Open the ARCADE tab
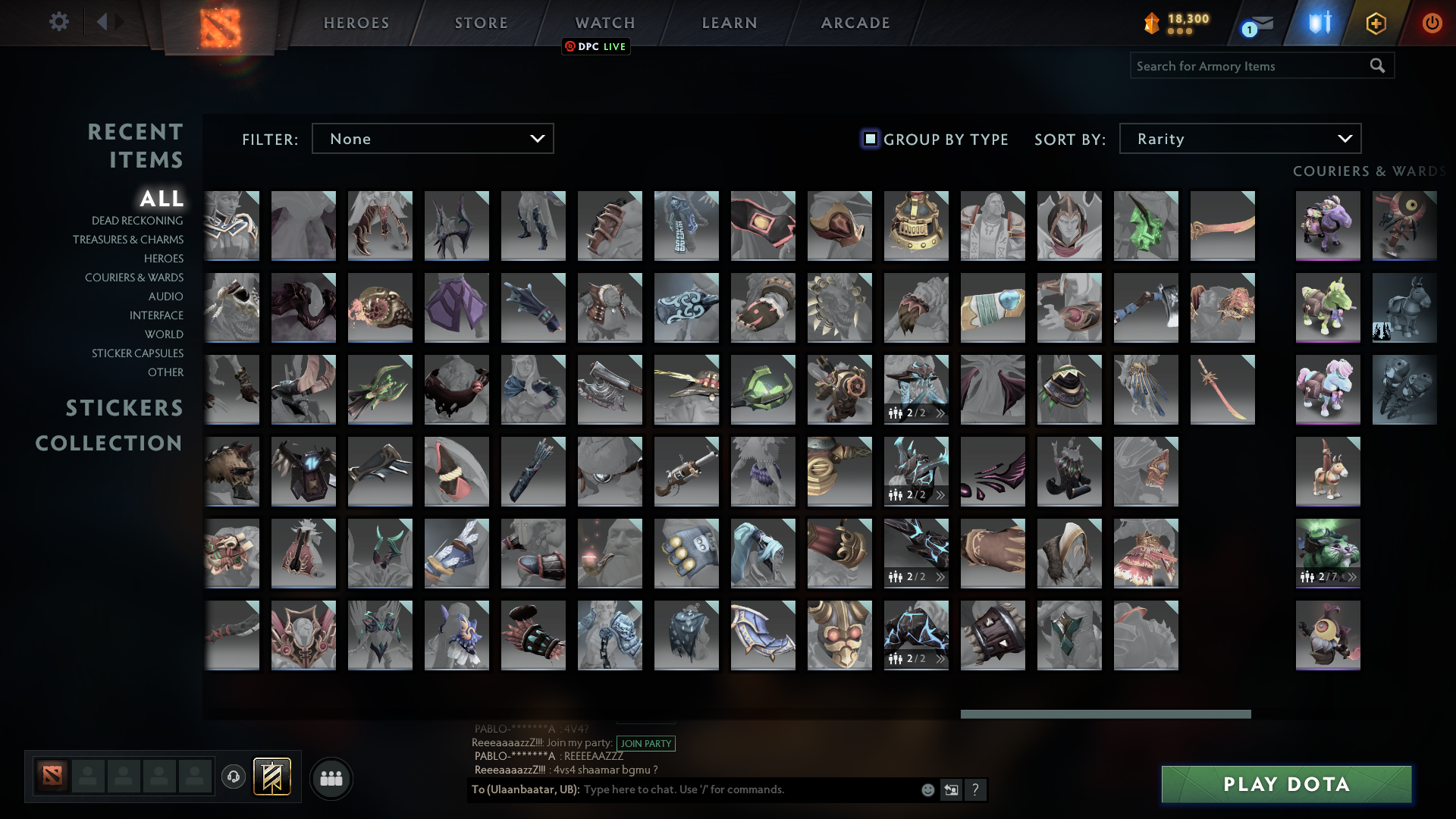The height and width of the screenshot is (819, 1456). 855,22
